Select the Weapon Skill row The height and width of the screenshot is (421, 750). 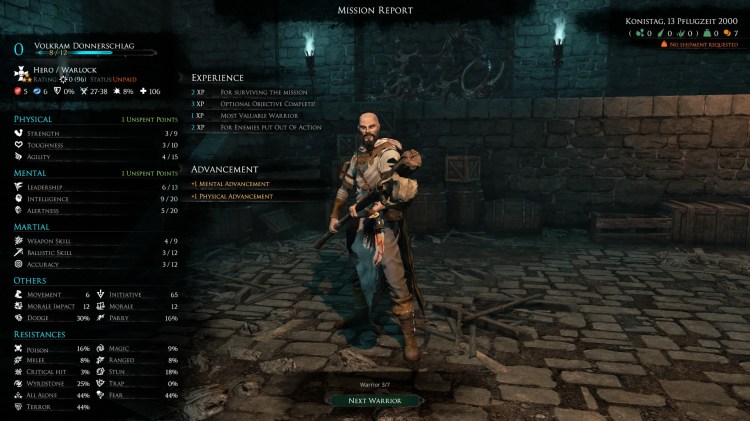[x=96, y=241]
